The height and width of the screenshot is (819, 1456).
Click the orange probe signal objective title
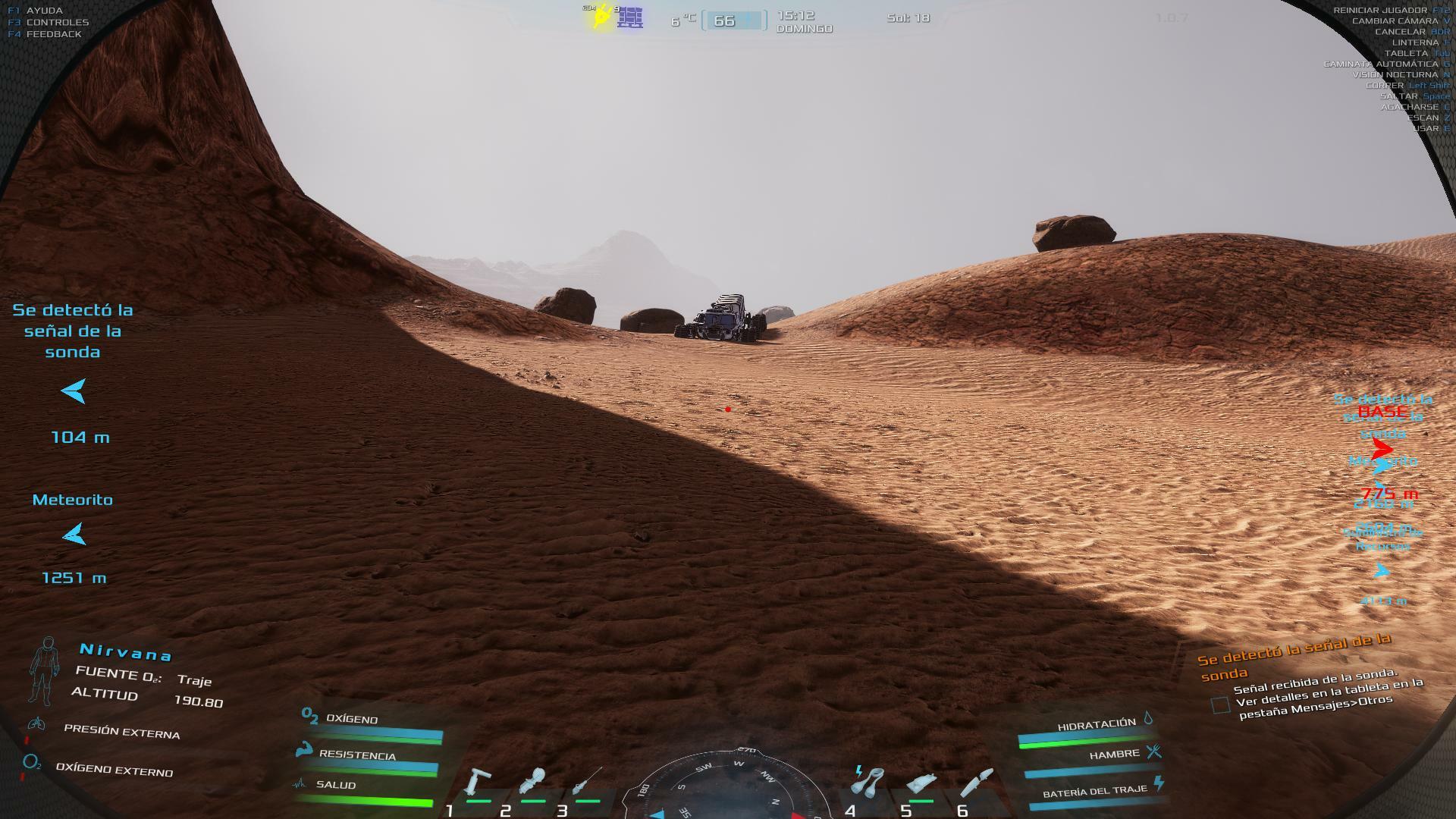point(1294,657)
